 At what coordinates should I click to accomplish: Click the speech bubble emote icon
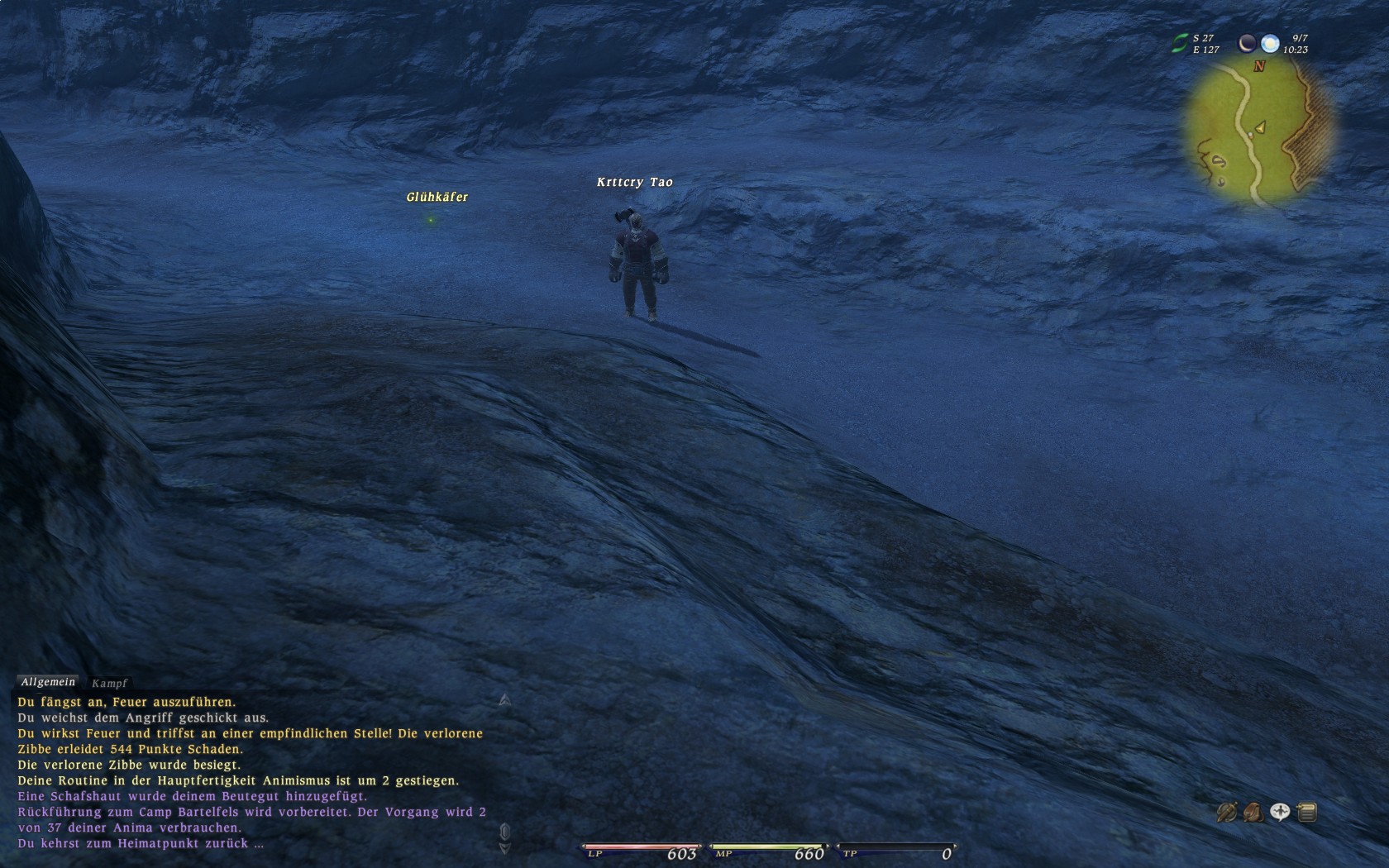point(1280,813)
